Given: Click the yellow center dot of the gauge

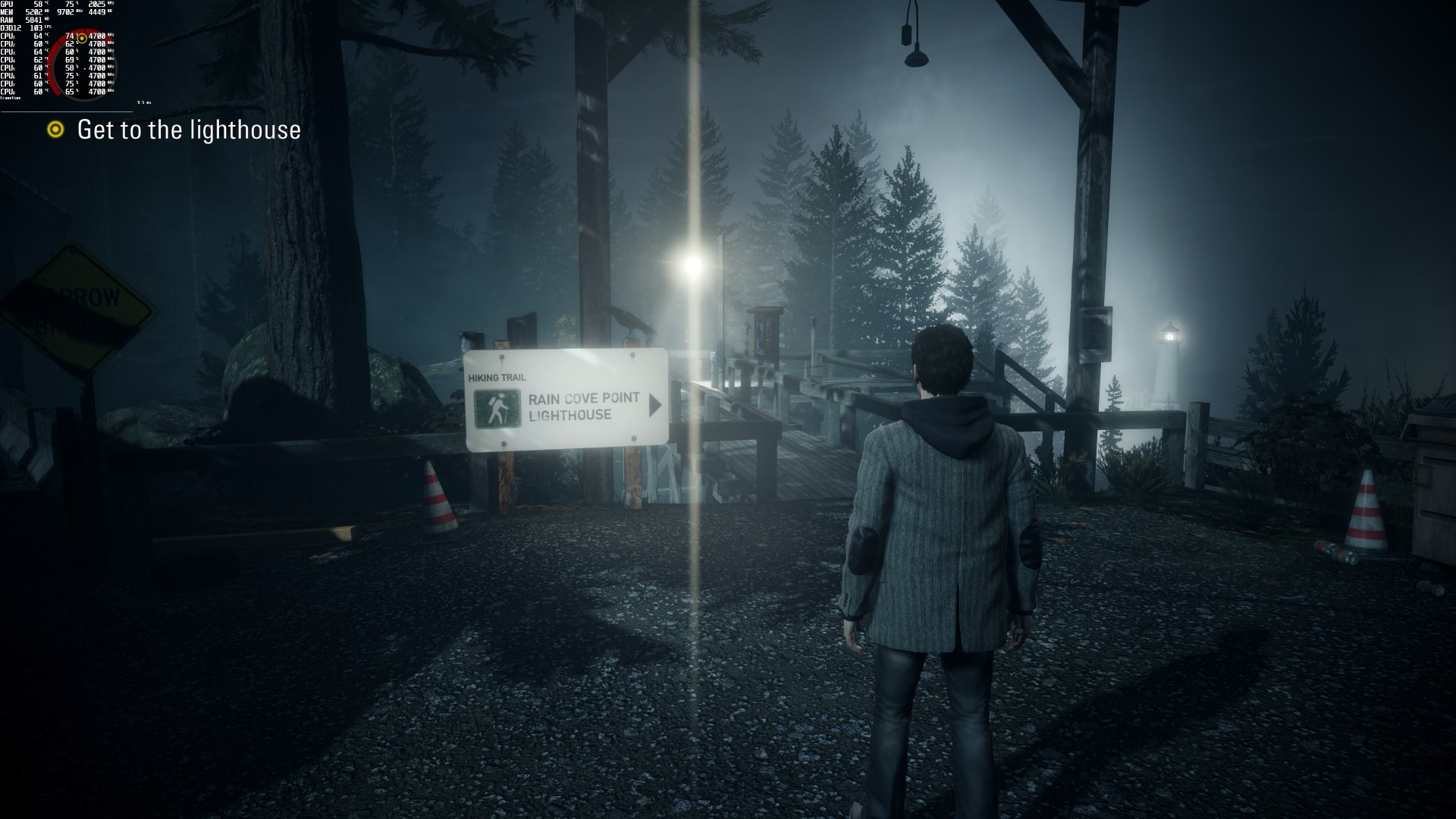Looking at the screenshot, I should [82, 39].
